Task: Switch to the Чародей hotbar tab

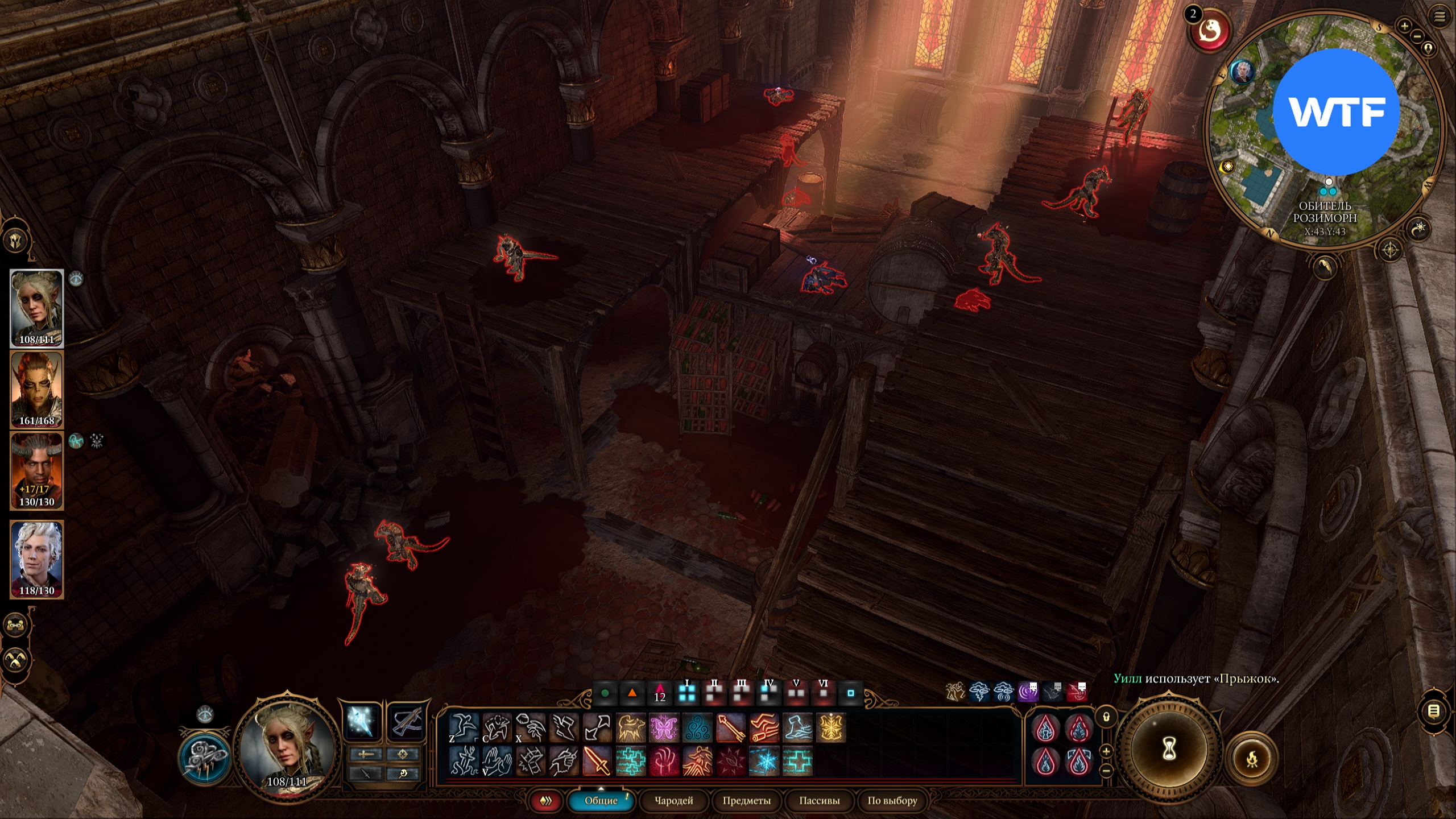Action: (x=673, y=801)
